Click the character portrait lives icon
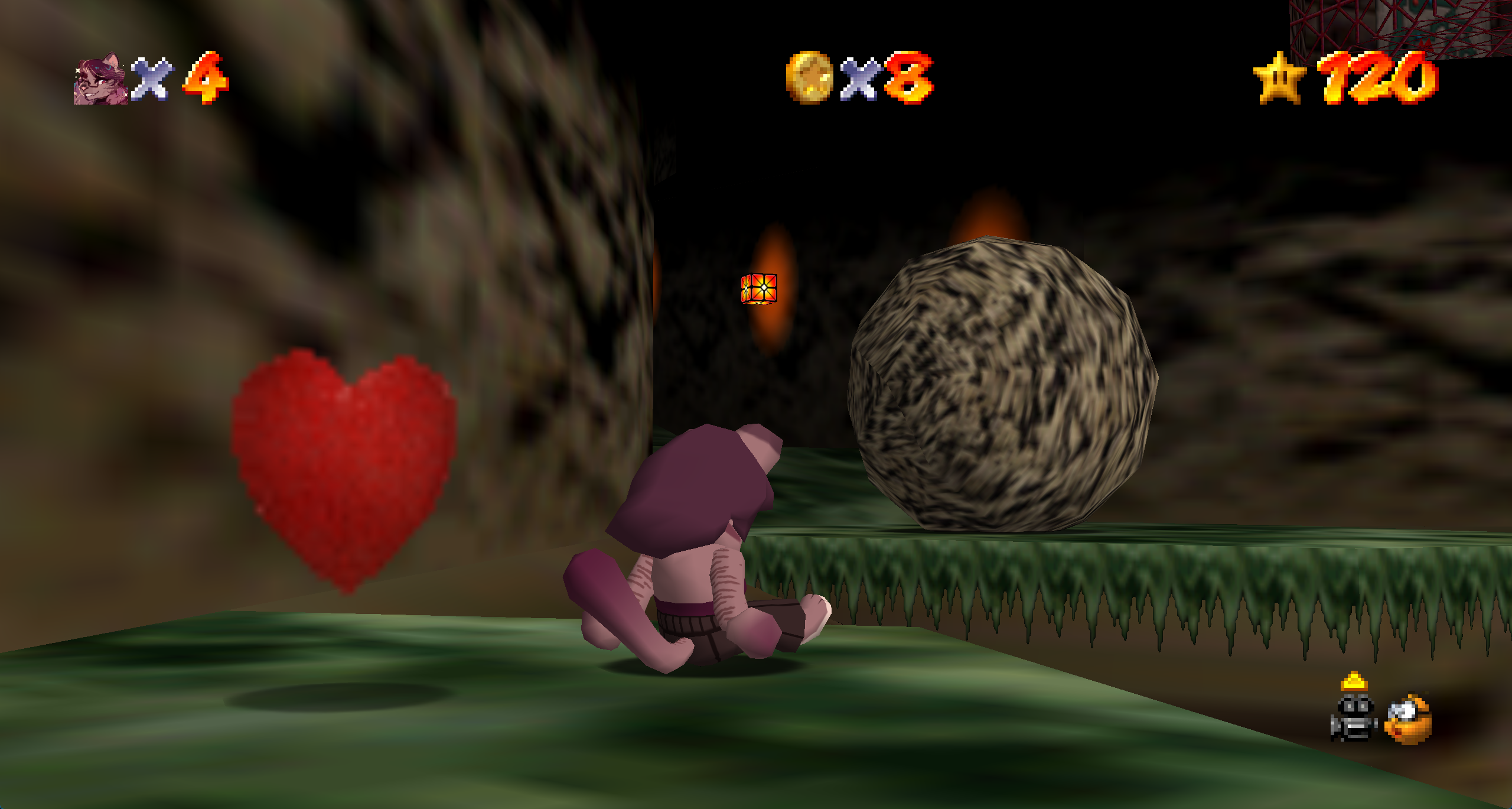1512x809 pixels. click(101, 79)
